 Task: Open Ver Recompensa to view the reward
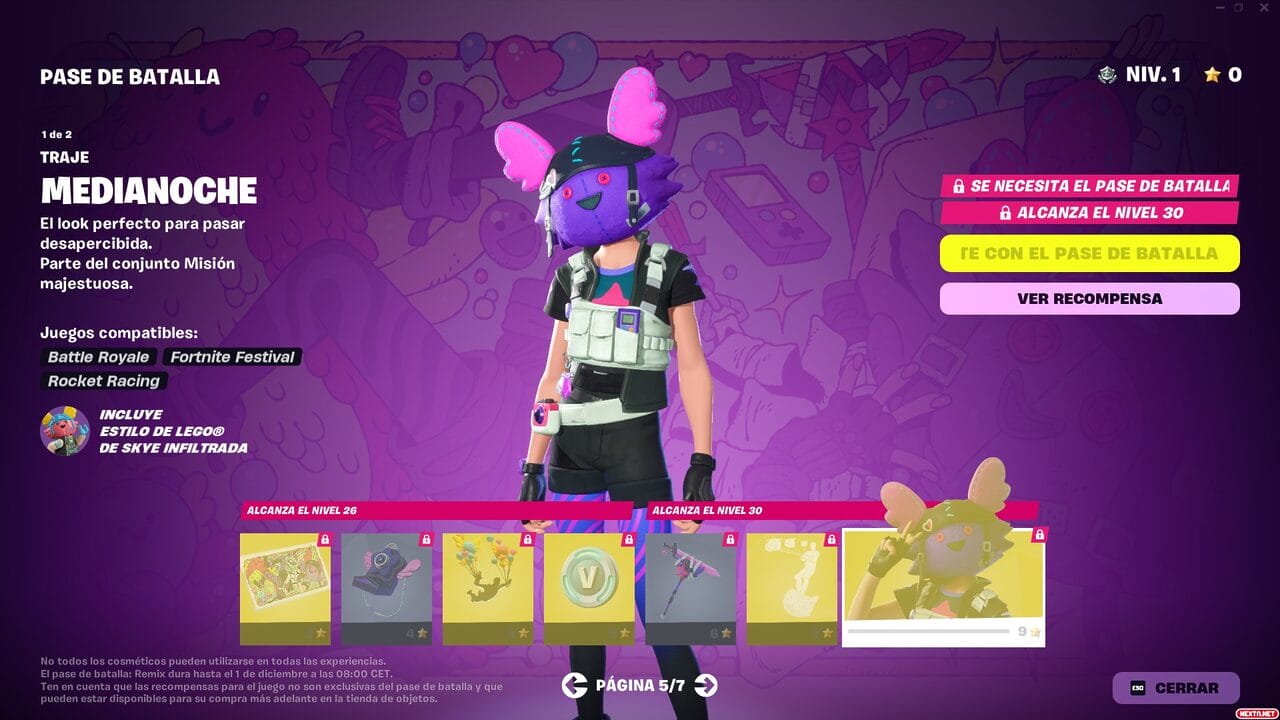pyautogui.click(x=1089, y=298)
